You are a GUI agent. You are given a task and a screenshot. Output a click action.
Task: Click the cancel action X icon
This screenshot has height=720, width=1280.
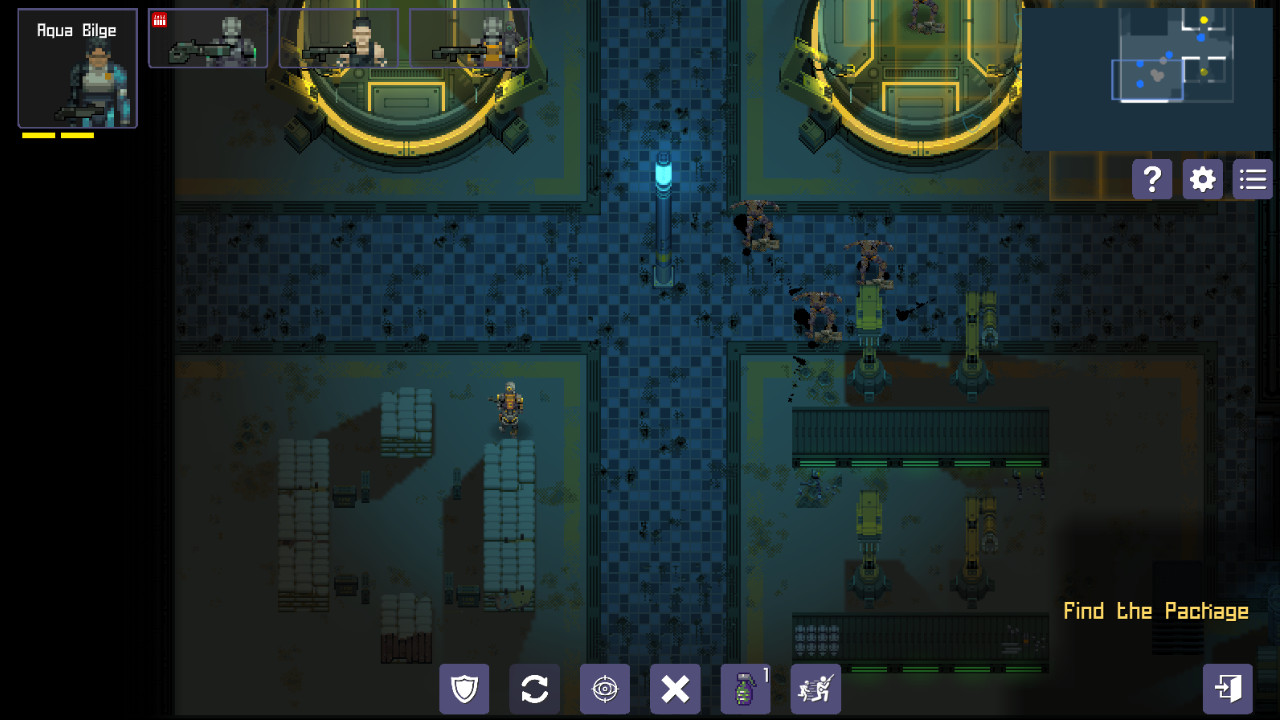coord(675,689)
